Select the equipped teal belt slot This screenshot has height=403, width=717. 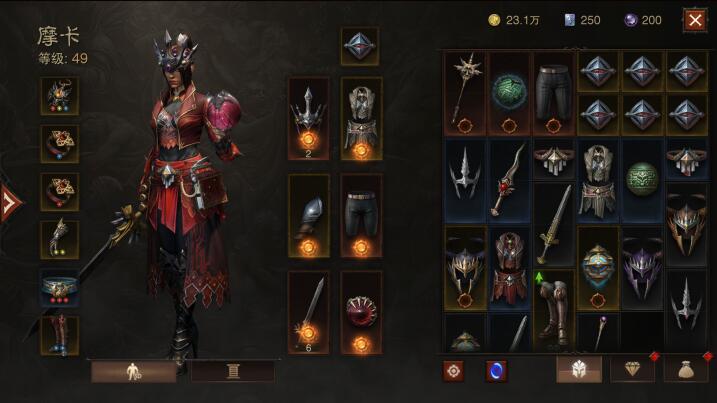60,287
